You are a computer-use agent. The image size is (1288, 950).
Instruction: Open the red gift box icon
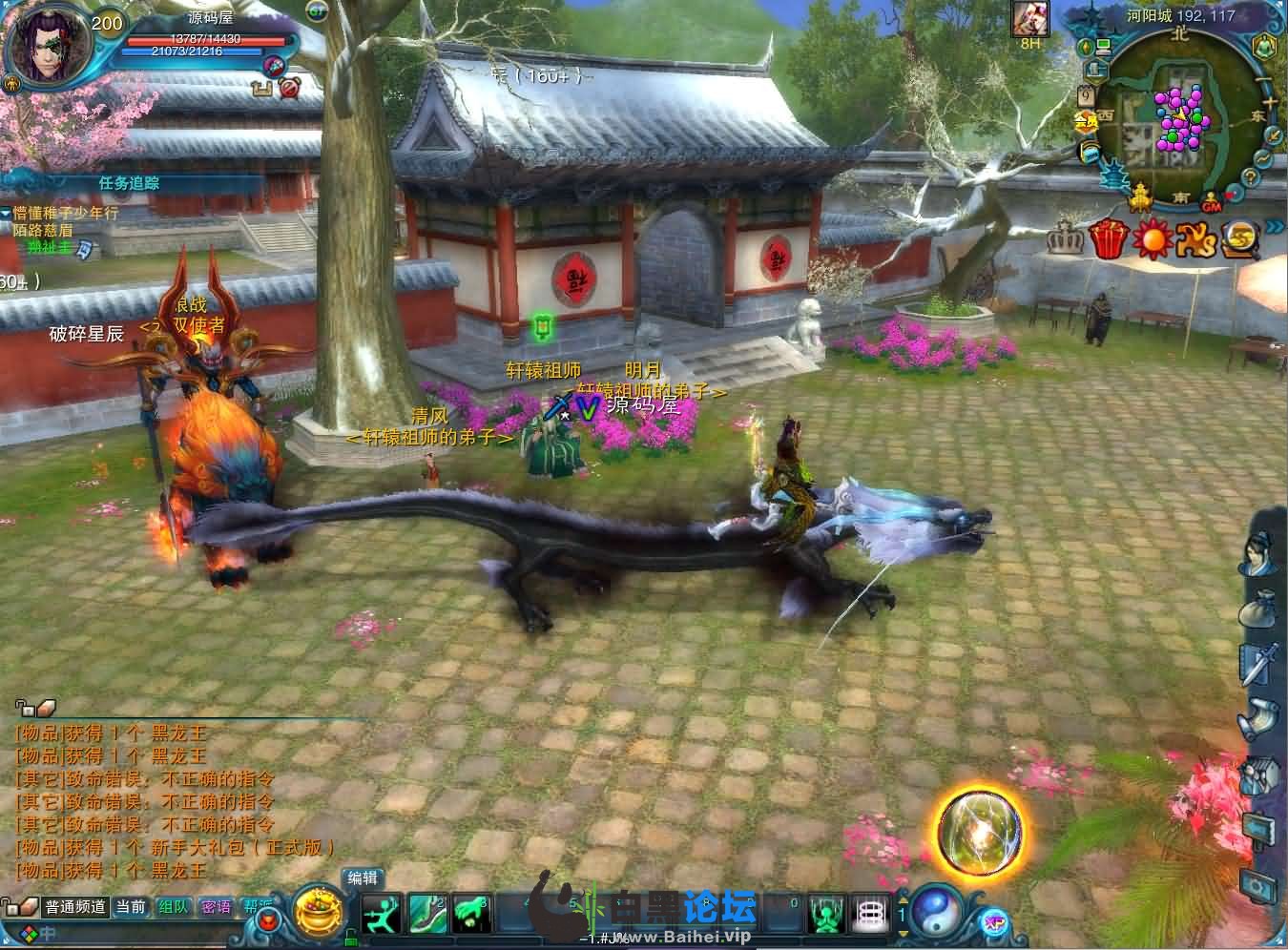click(1108, 237)
